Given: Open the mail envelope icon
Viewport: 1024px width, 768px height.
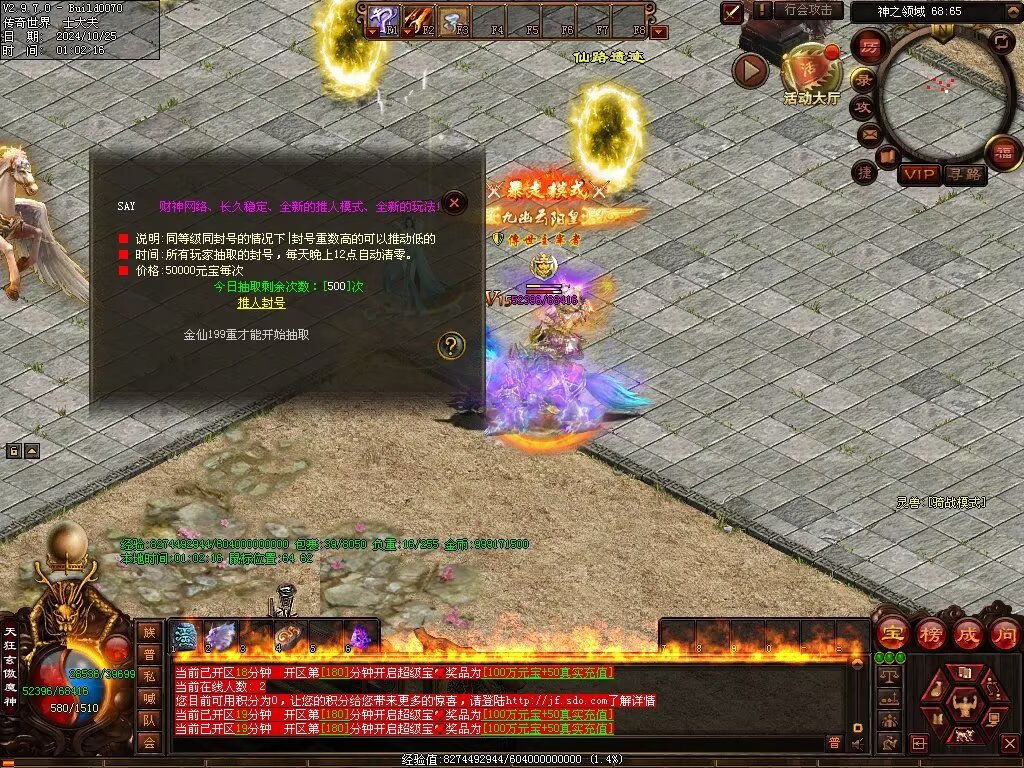Looking at the screenshot, I should [869, 133].
